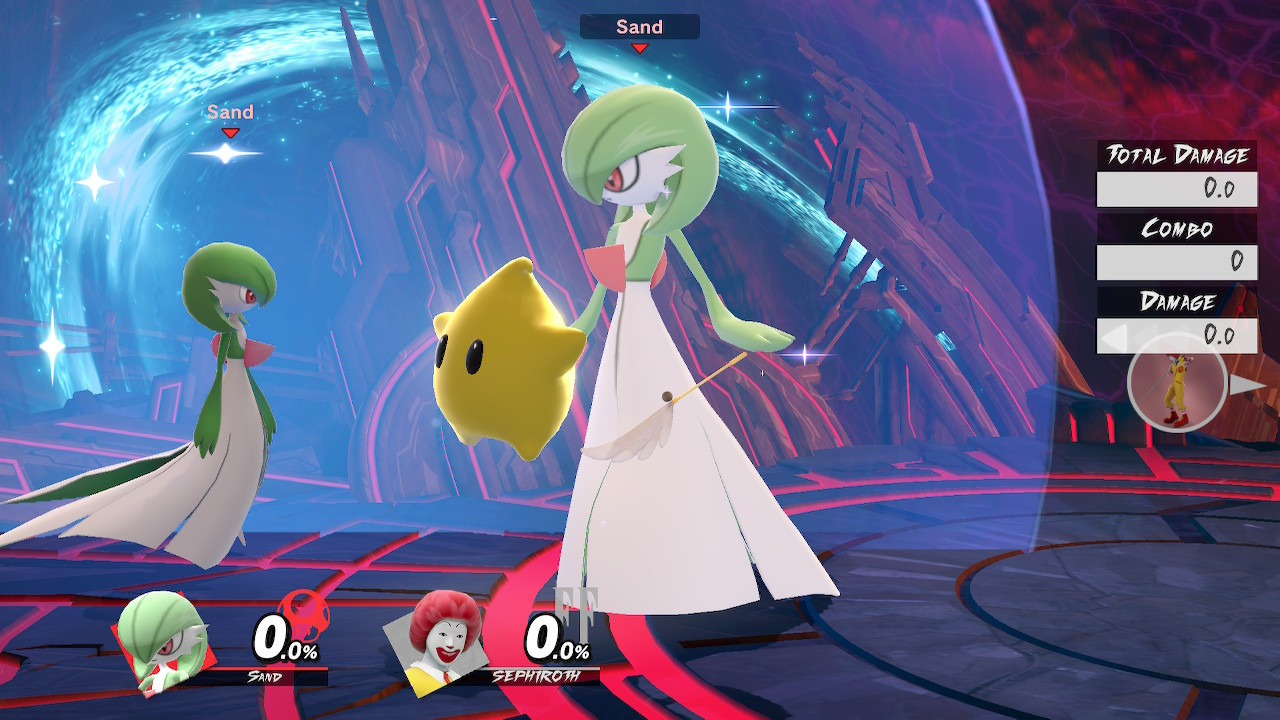This screenshot has width=1280, height=720.
Task: Click the Combo header label
Action: click(x=1177, y=228)
